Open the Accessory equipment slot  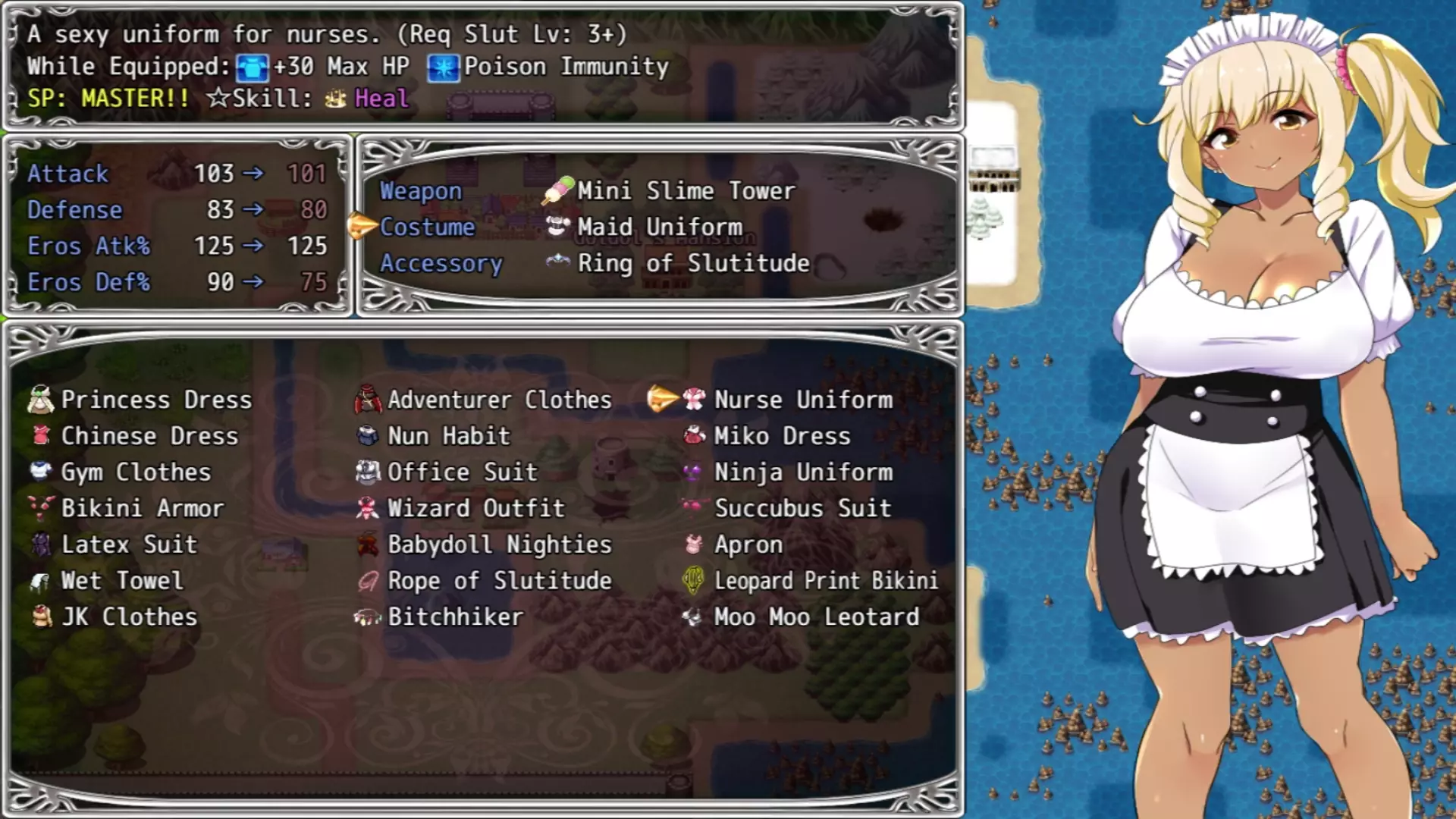441,264
